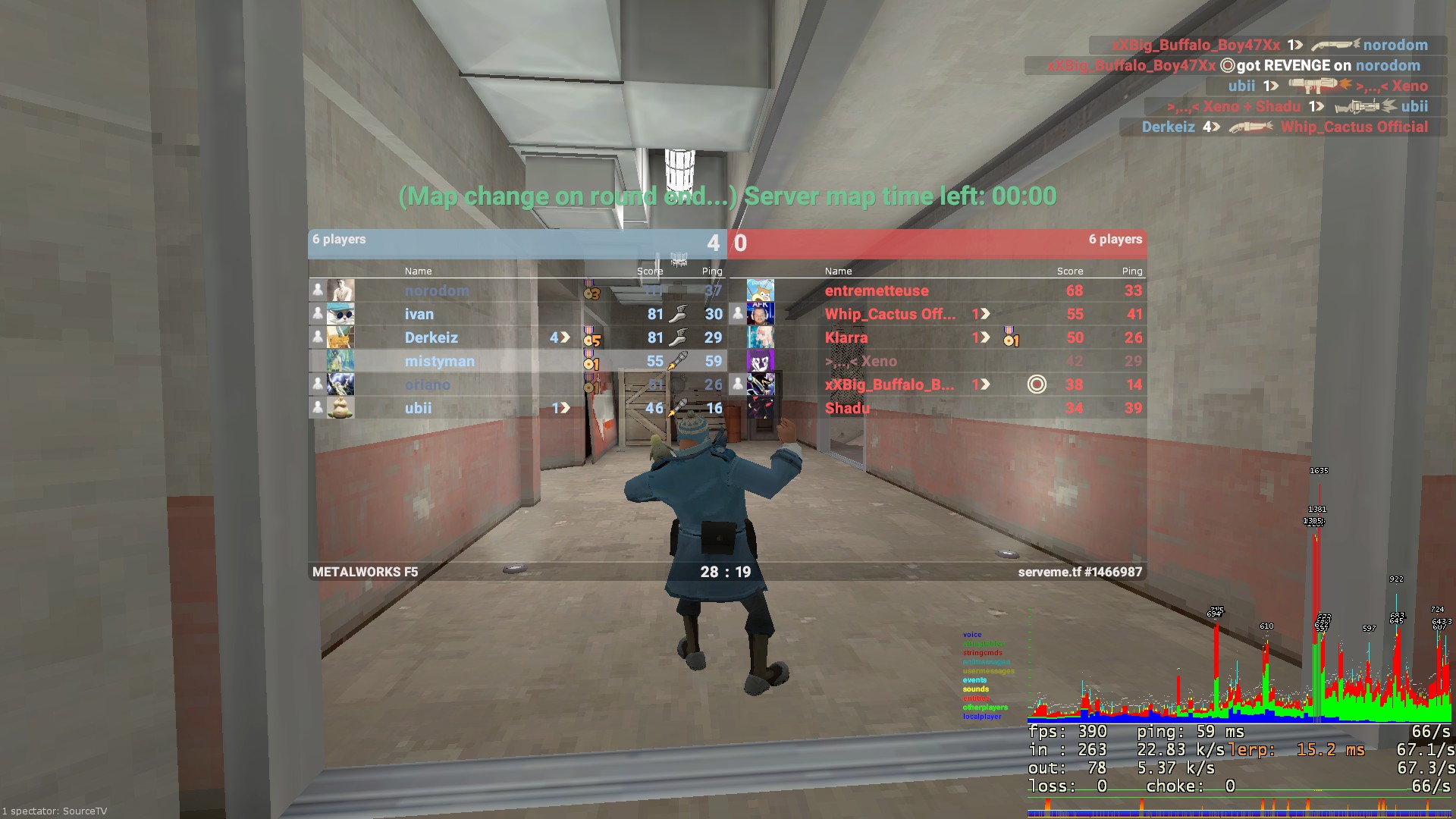Click the avatar beside Klarra's name

(761, 337)
